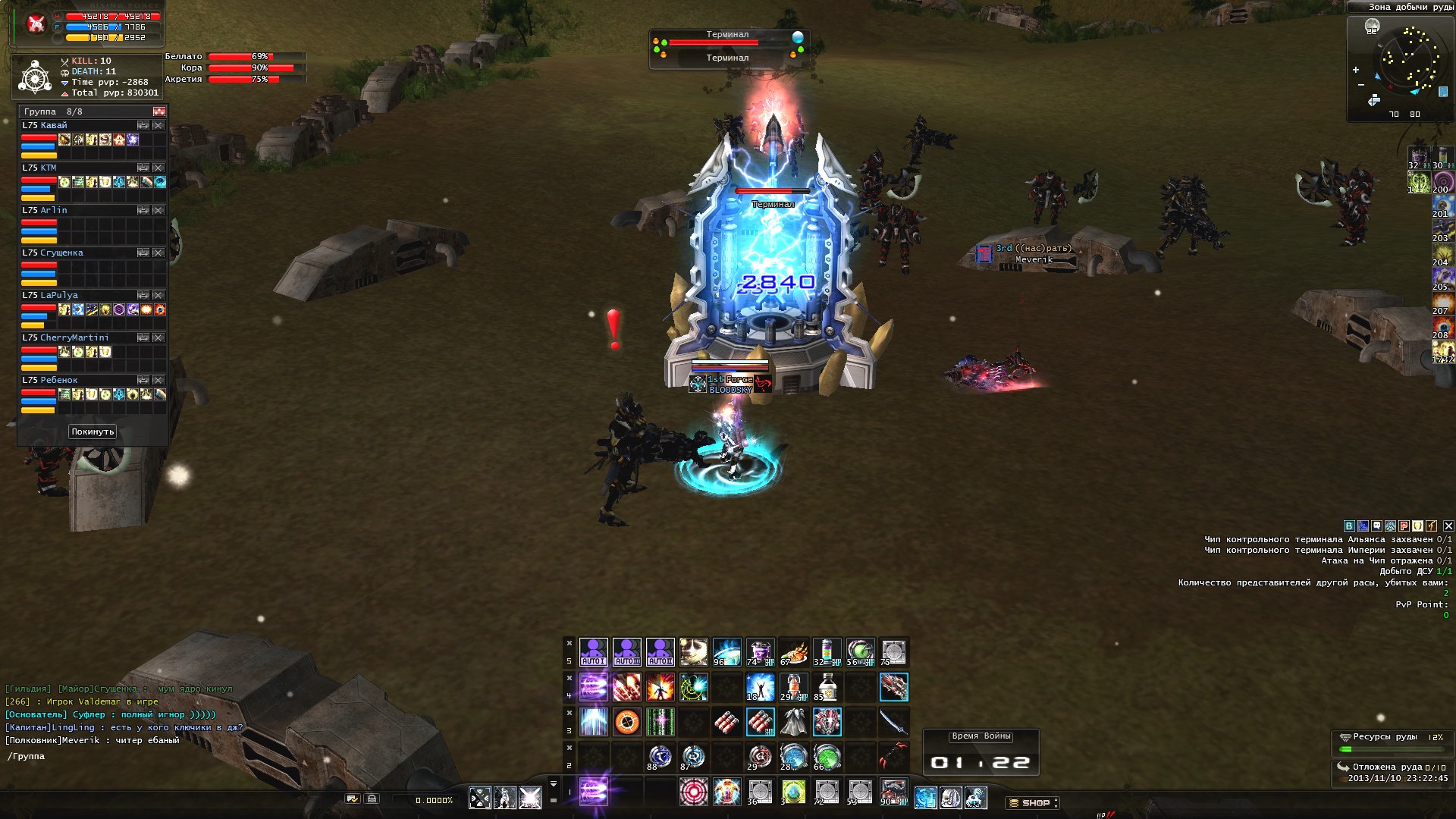Use the green orb item with count 66

[827, 757]
